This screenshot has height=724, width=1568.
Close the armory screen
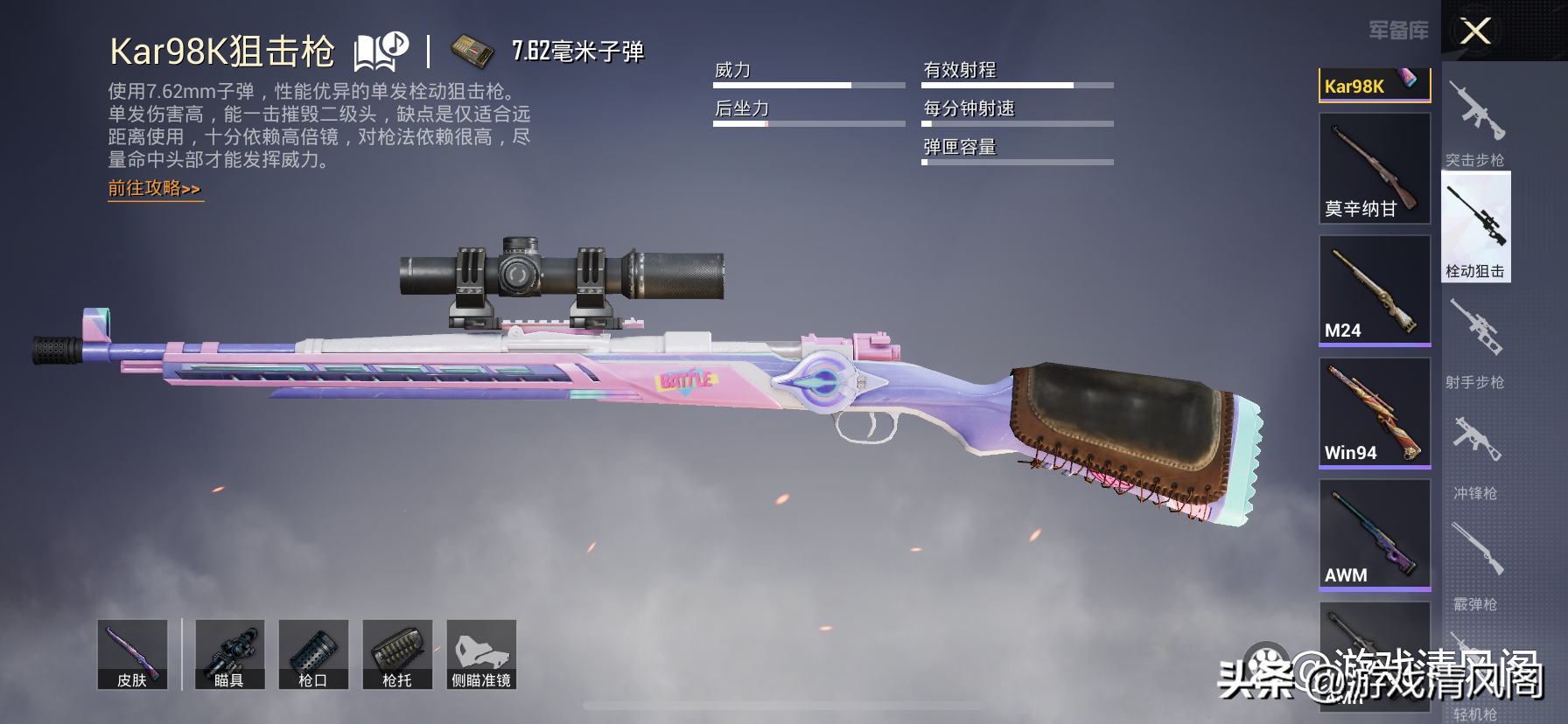click(1475, 31)
